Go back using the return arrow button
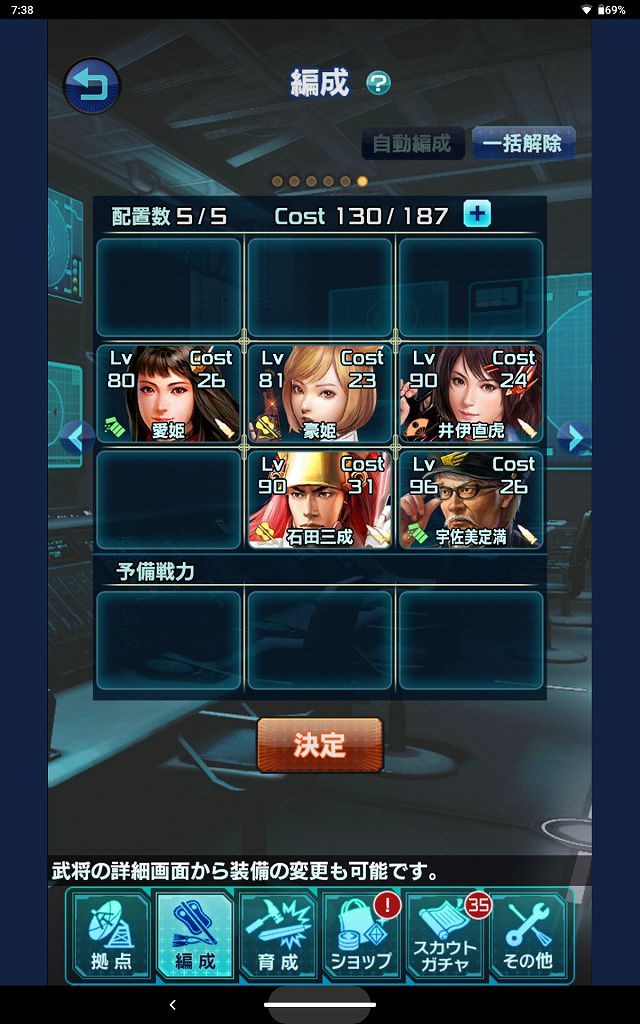 pos(92,85)
